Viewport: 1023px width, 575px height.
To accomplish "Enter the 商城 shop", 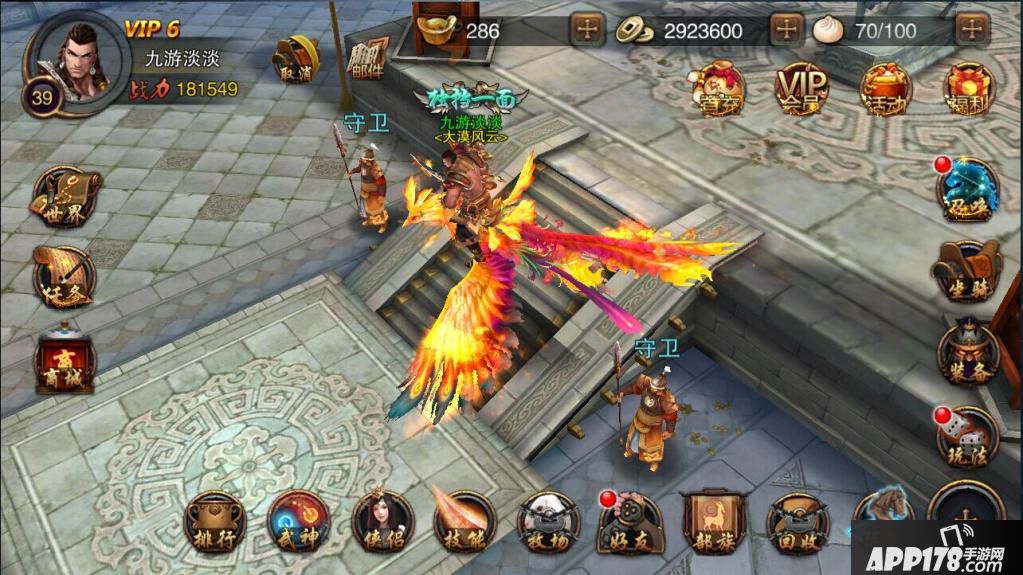I will tap(64, 362).
